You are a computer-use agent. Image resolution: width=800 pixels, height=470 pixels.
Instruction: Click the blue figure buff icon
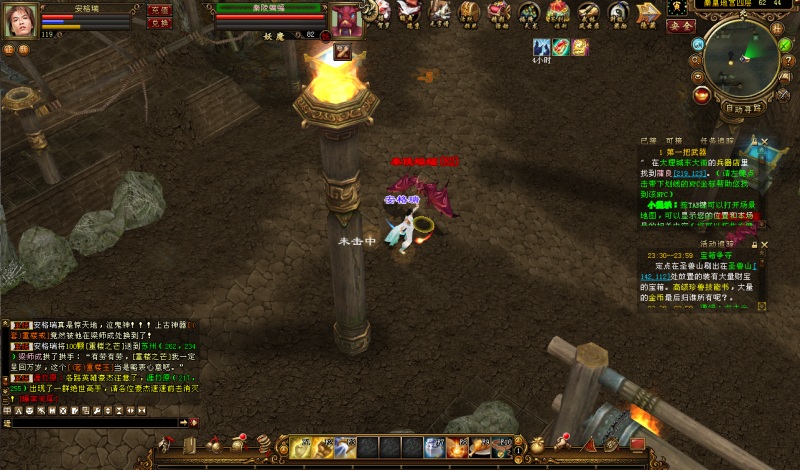pyautogui.click(x=542, y=47)
